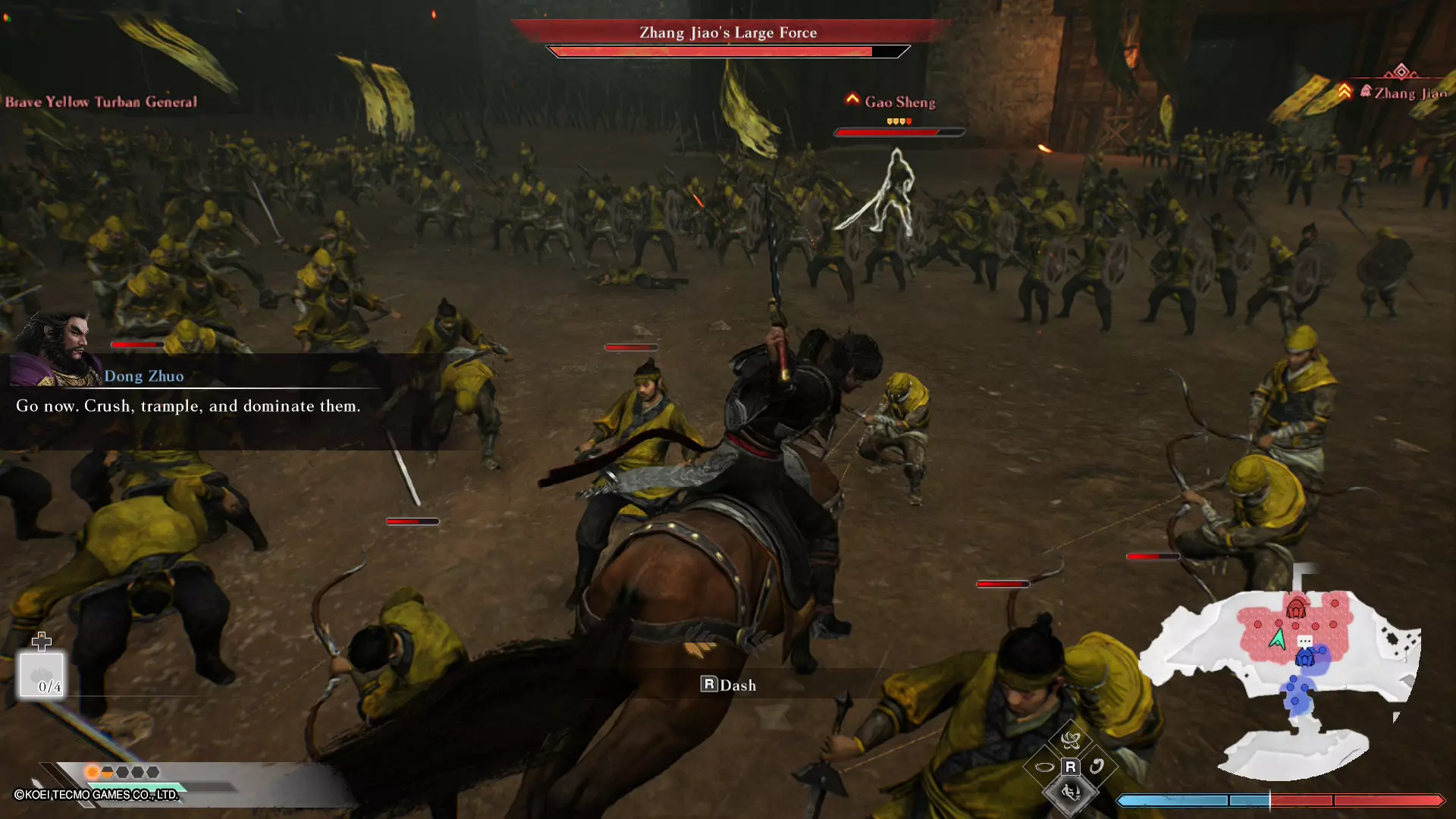This screenshot has width=1456, height=819.
Task: Click the green player arrow on minimap
Action: point(1278,639)
